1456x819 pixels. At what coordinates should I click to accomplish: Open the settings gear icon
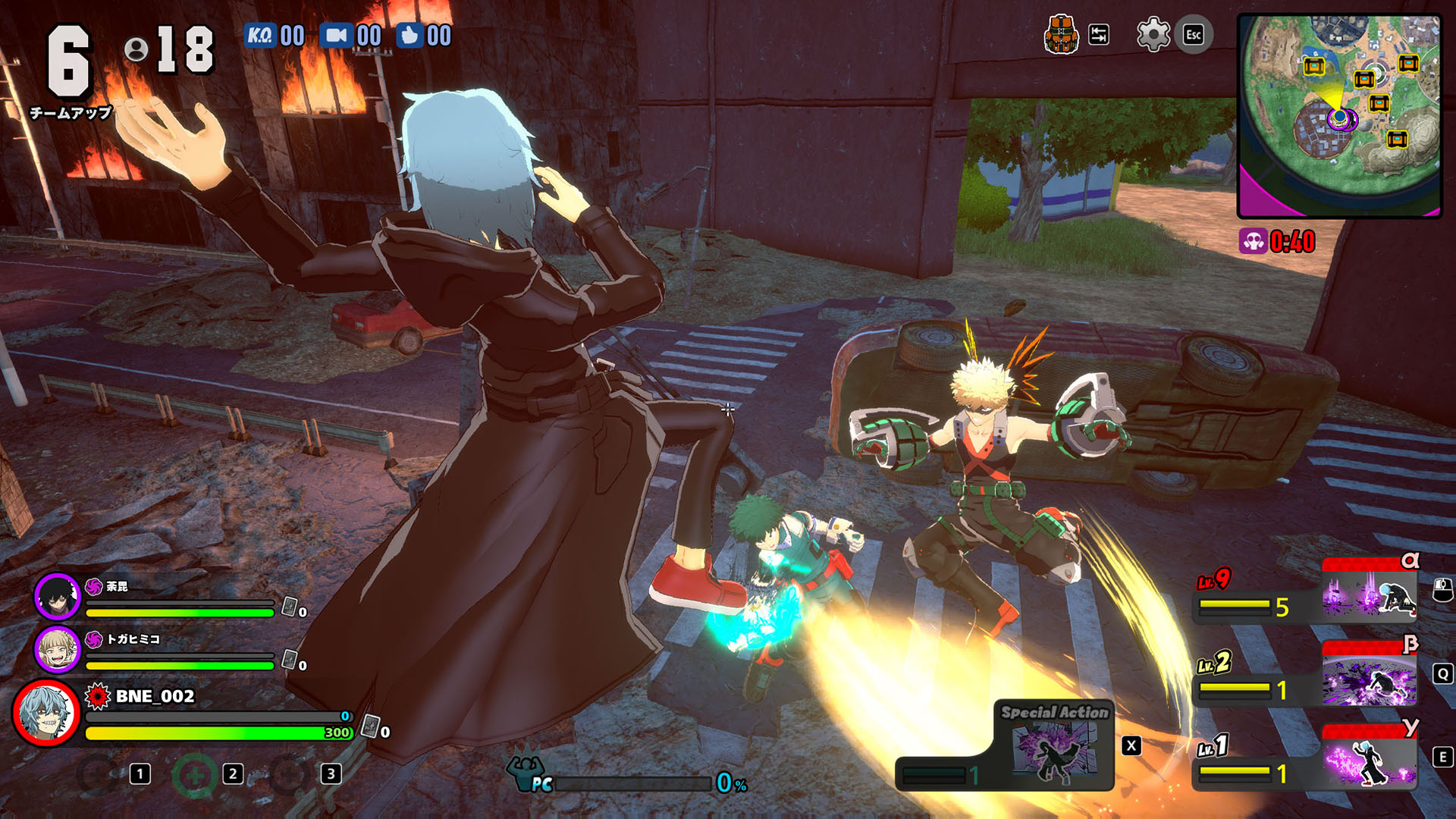1153,35
